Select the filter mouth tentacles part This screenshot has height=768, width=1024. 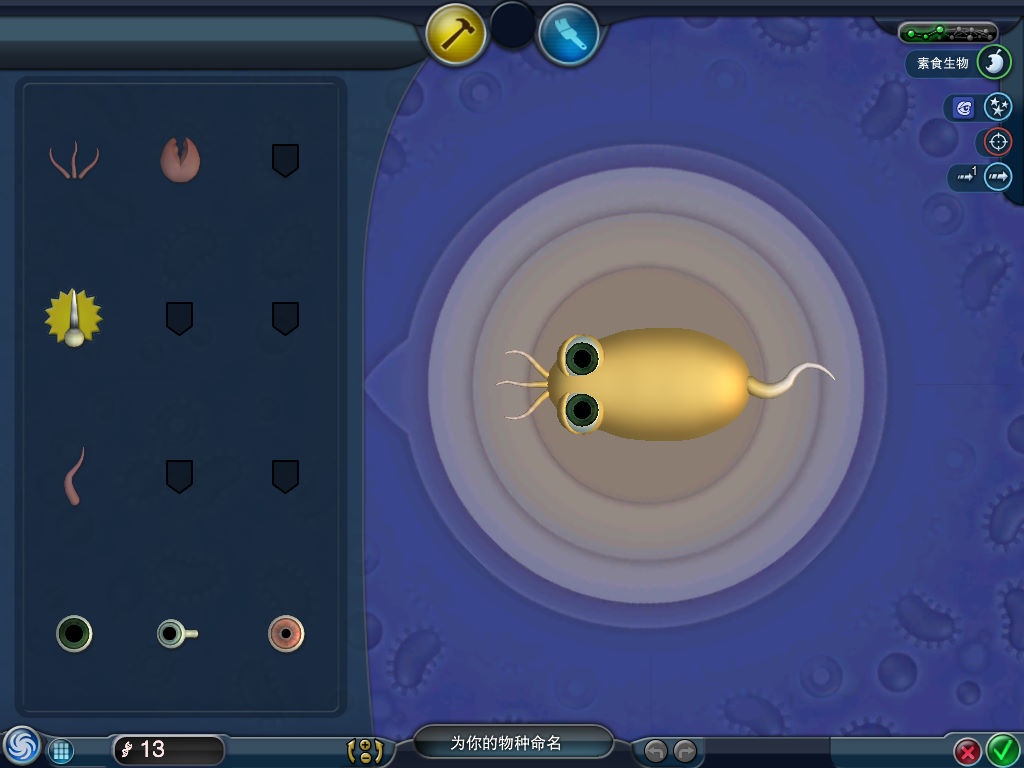click(x=74, y=160)
